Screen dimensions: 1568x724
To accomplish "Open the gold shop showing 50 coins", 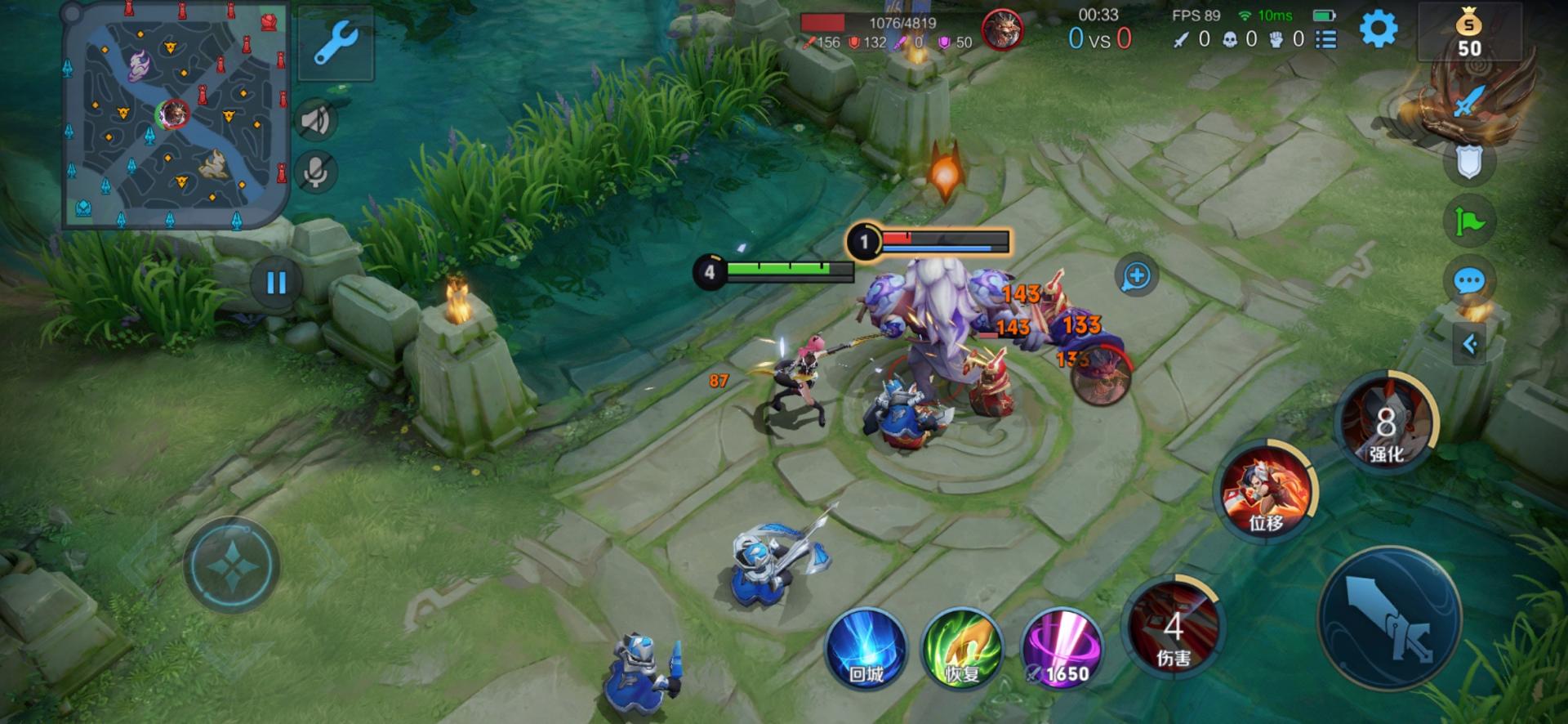I will [1468, 33].
